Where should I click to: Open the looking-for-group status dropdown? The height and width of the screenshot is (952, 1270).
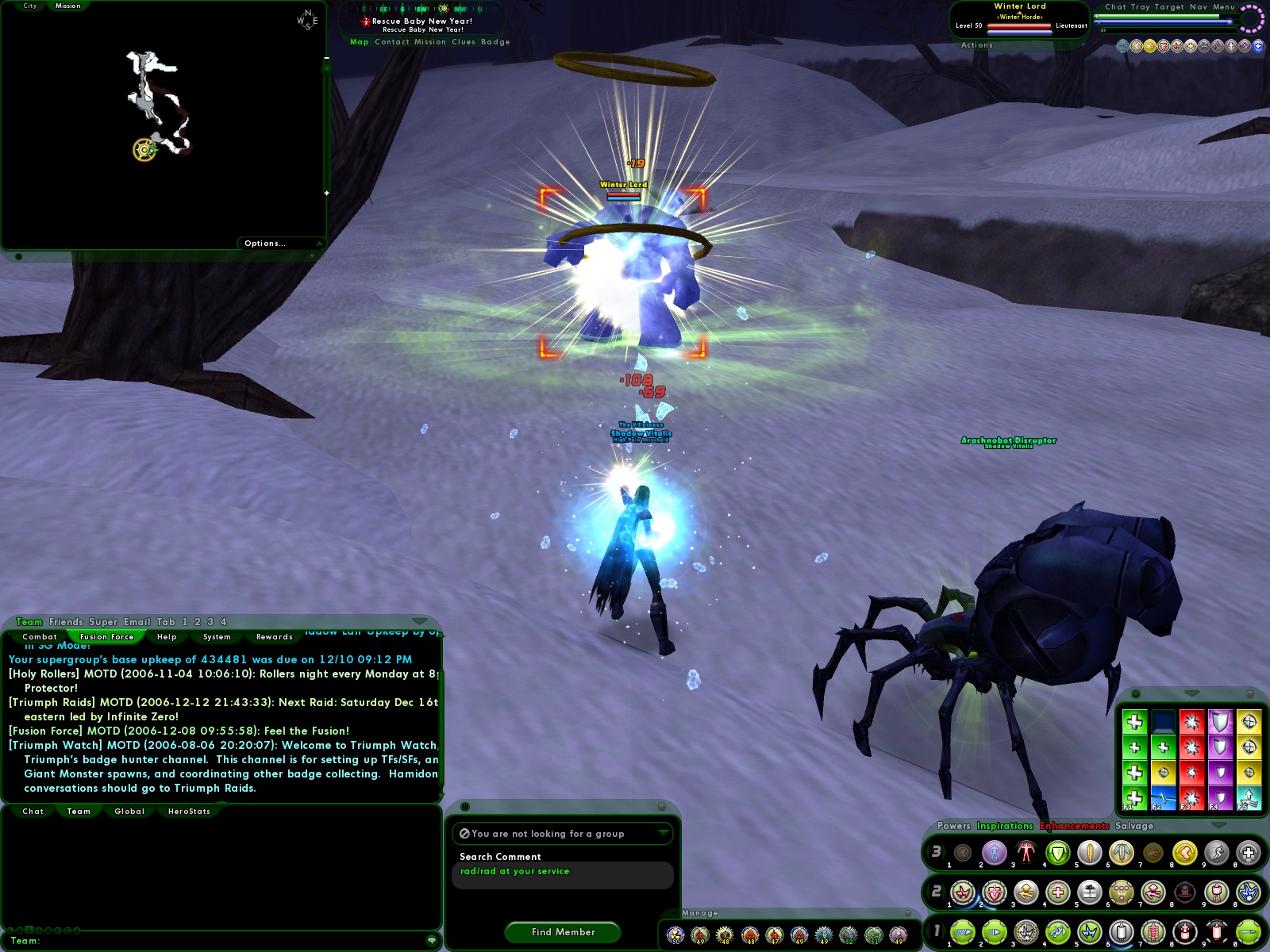[x=664, y=834]
